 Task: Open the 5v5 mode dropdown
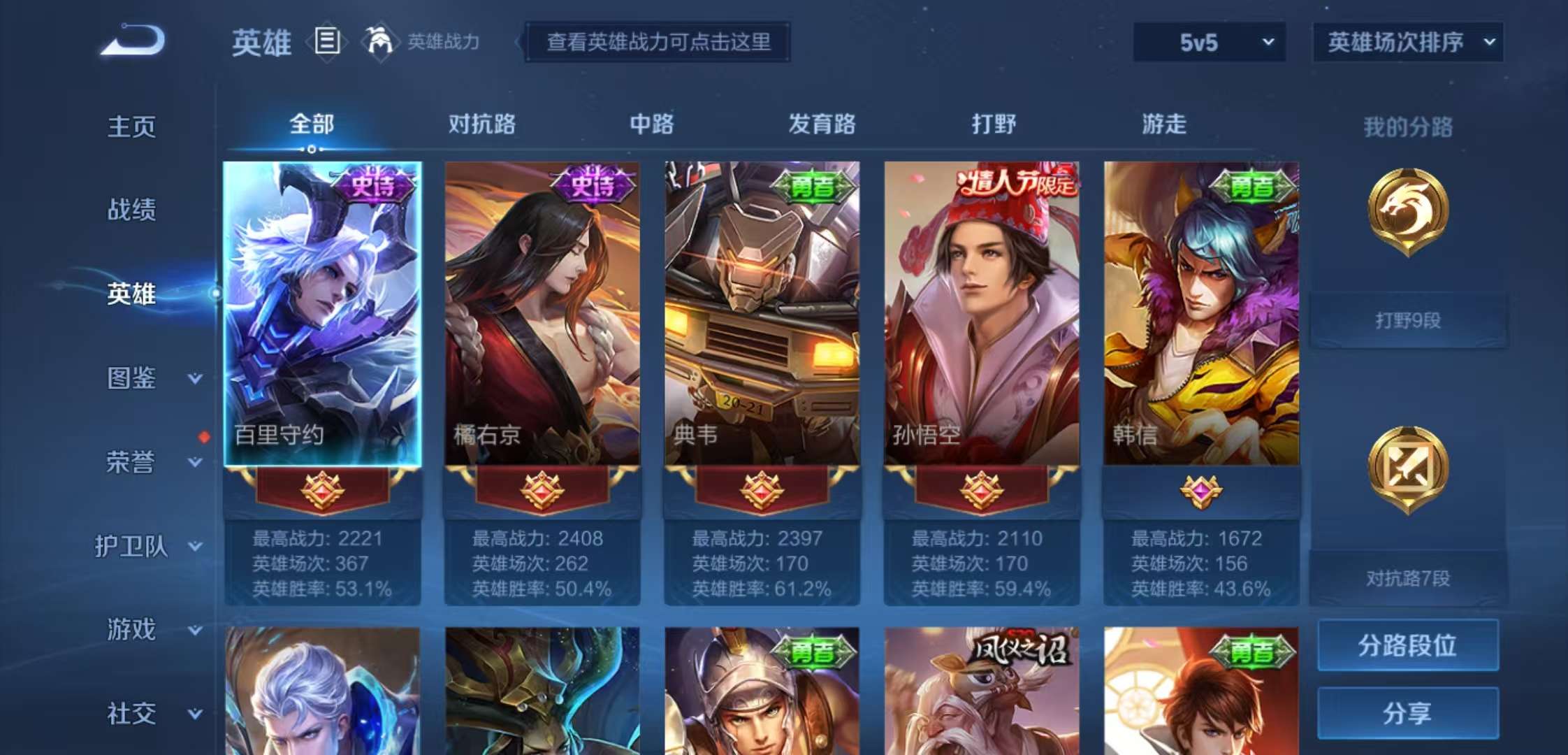pos(1209,42)
